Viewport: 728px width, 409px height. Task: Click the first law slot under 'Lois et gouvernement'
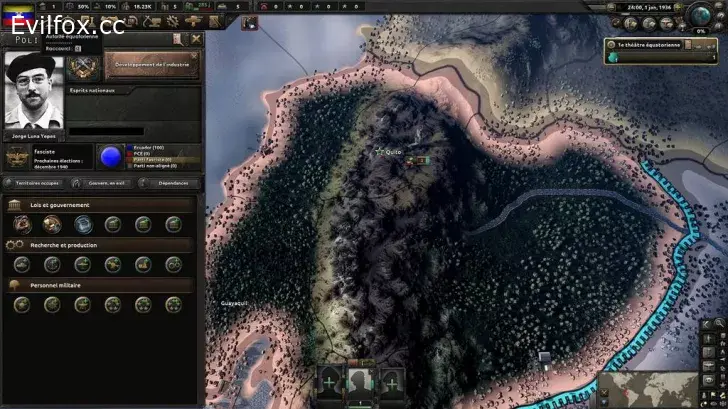[22, 224]
